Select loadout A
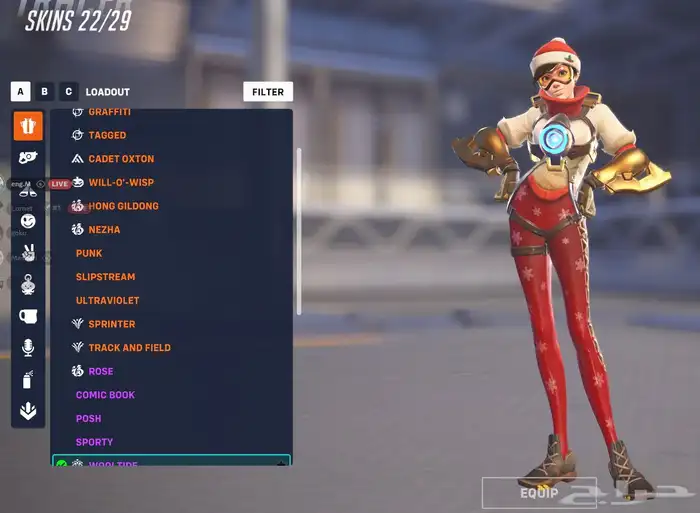 [x=20, y=92]
